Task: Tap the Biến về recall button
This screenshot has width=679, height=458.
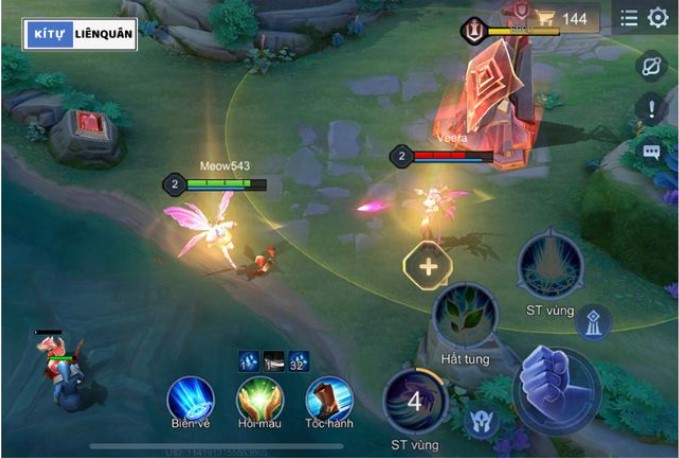Action: coord(190,399)
